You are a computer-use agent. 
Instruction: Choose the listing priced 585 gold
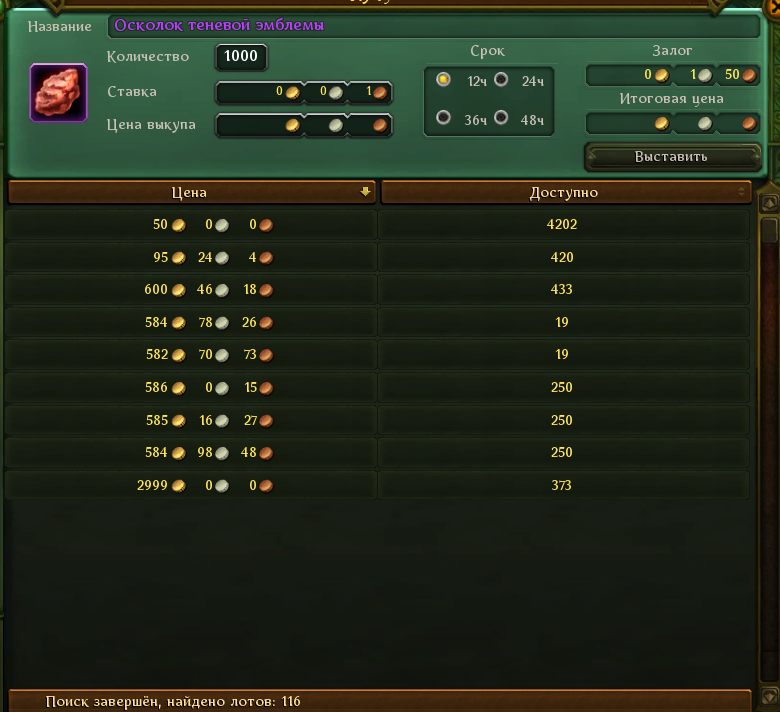pos(378,421)
